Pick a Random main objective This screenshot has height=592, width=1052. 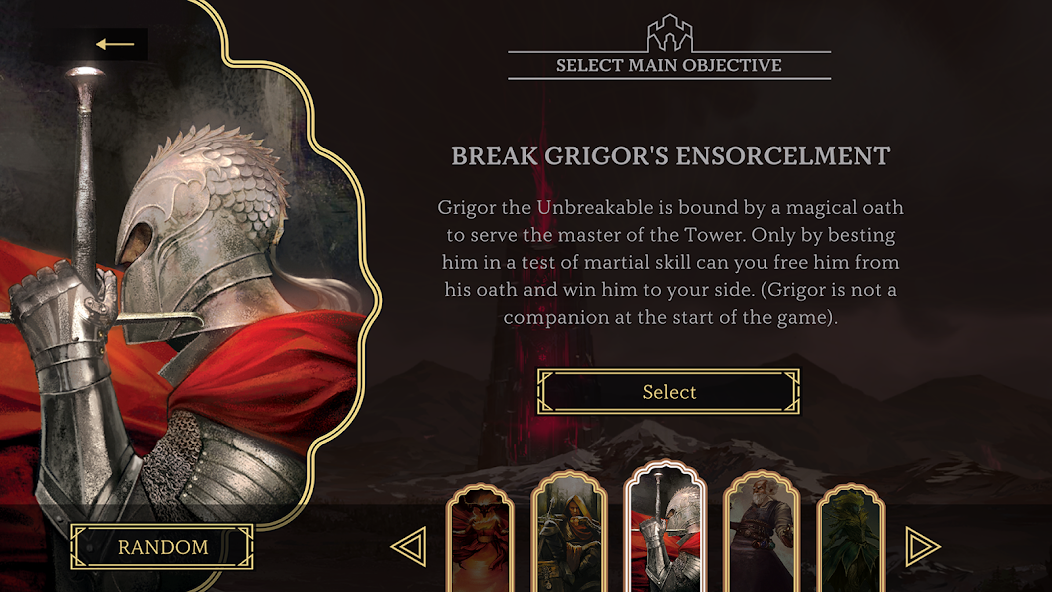162,547
